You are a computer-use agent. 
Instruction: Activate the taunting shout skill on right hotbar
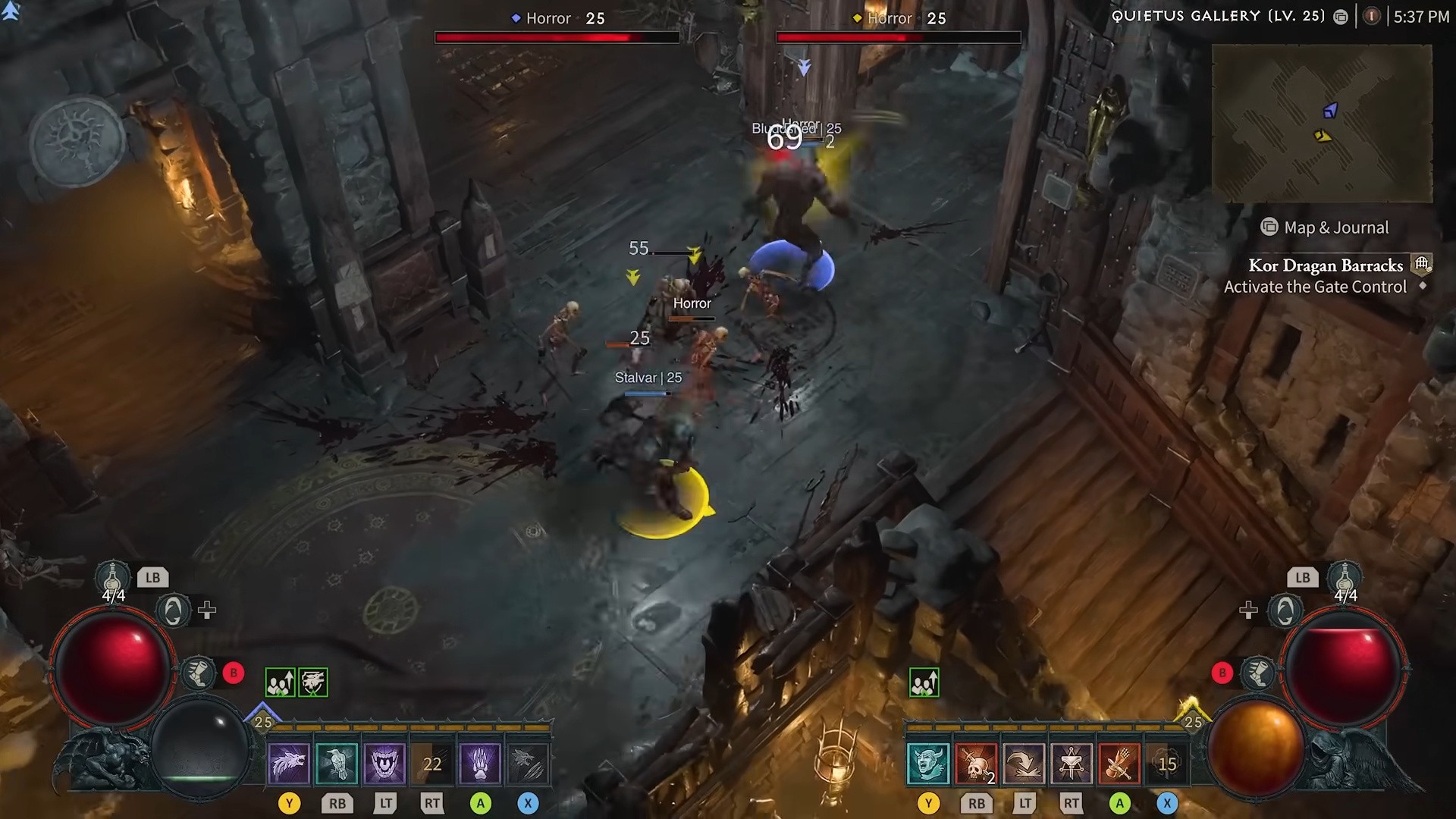(x=927, y=764)
